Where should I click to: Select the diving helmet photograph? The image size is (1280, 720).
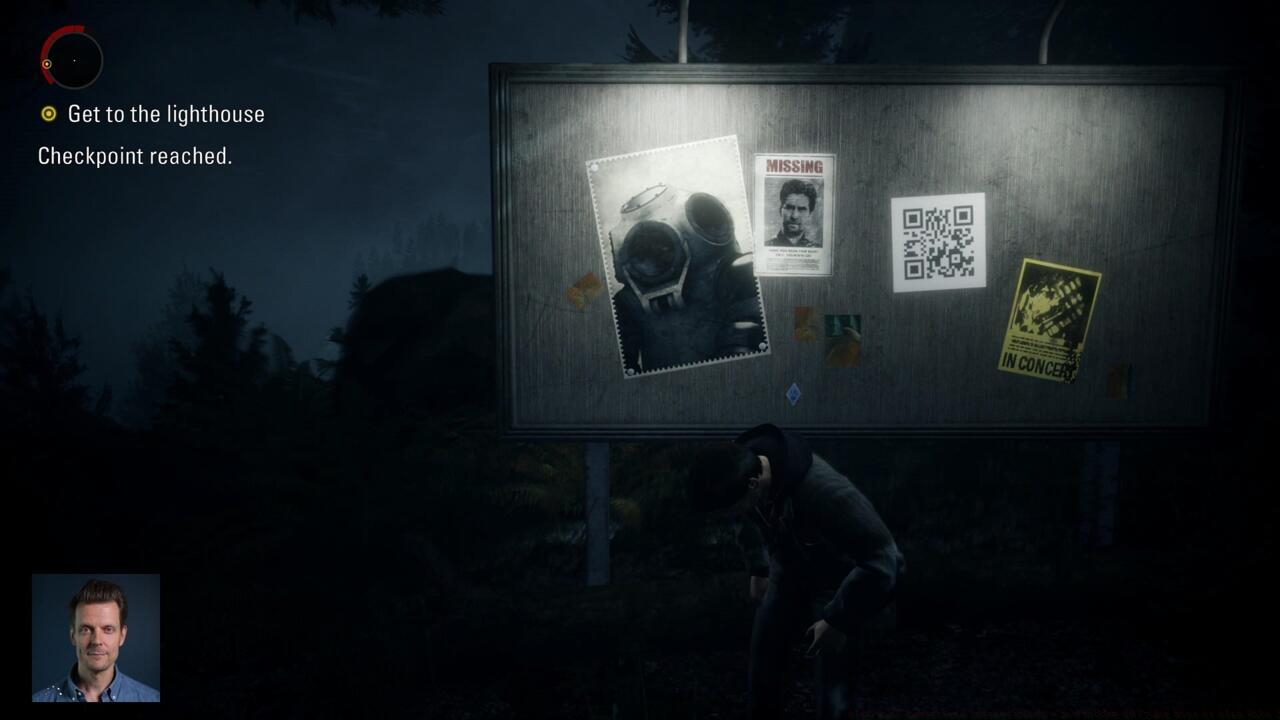pyautogui.click(x=680, y=255)
